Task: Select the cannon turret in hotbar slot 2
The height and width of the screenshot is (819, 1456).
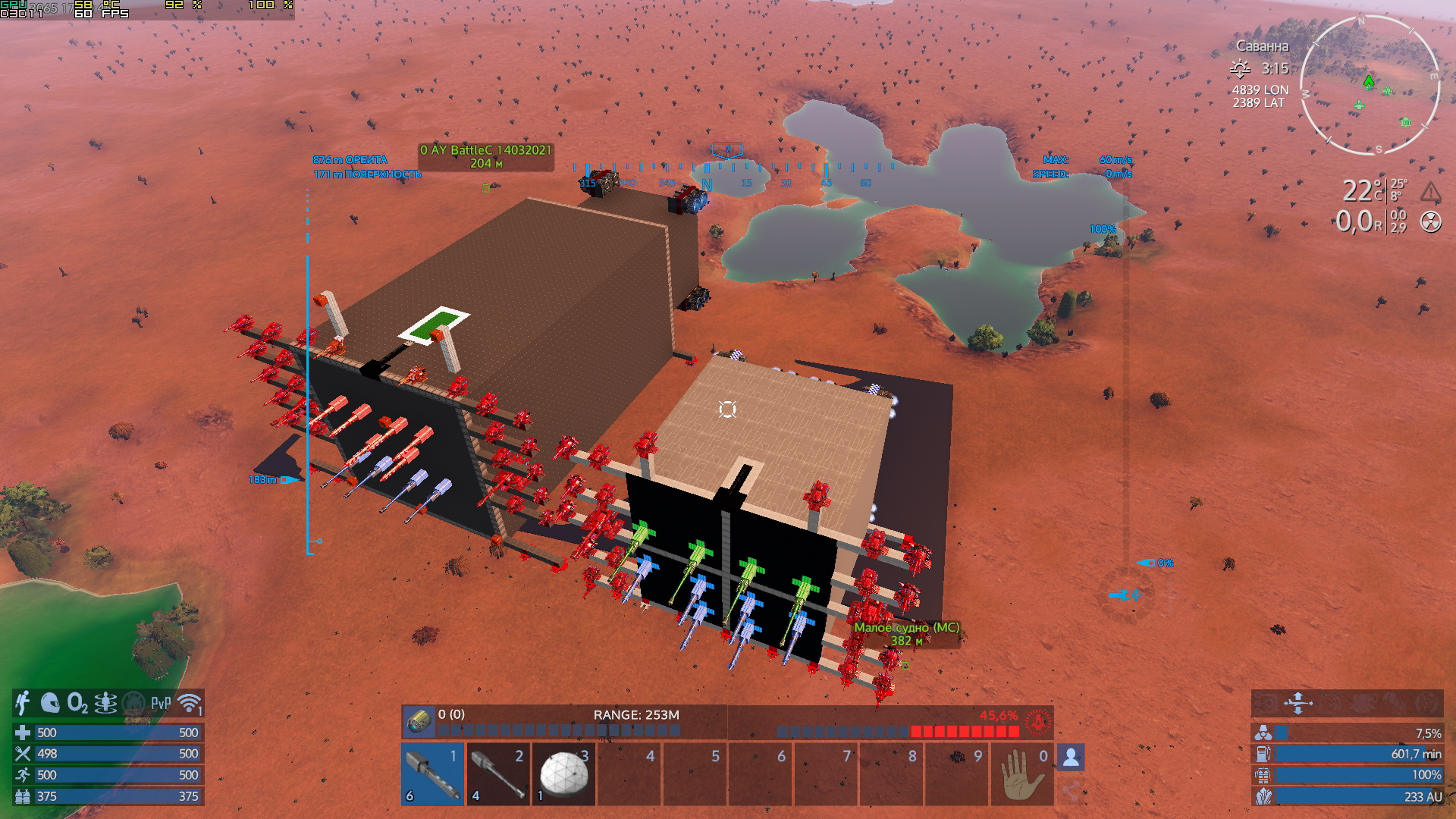Action: tap(497, 774)
